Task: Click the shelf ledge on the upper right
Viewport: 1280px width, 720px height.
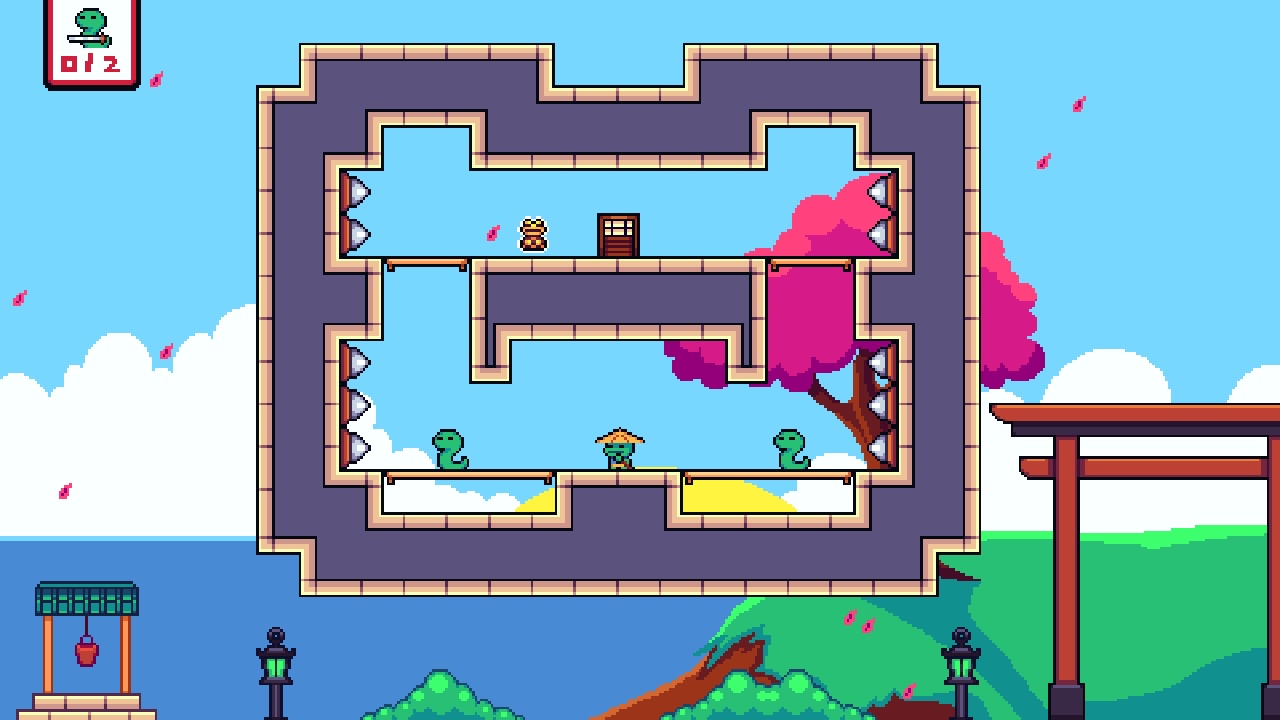Action: click(810, 263)
